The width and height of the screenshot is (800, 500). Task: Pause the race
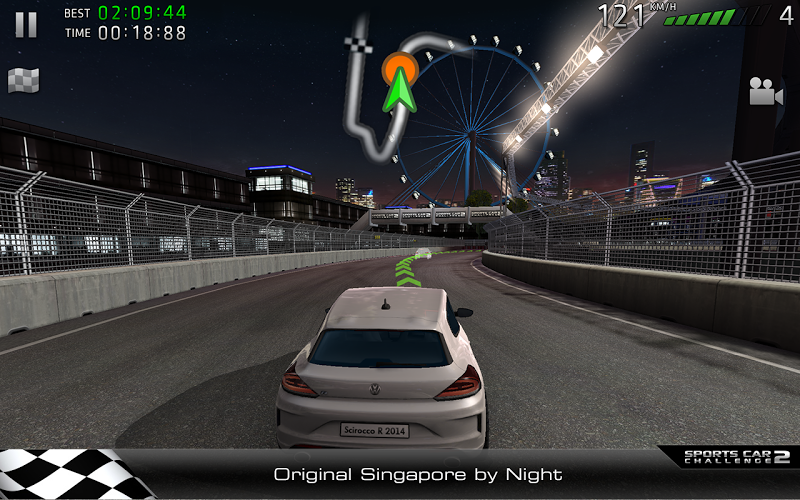coord(26,24)
